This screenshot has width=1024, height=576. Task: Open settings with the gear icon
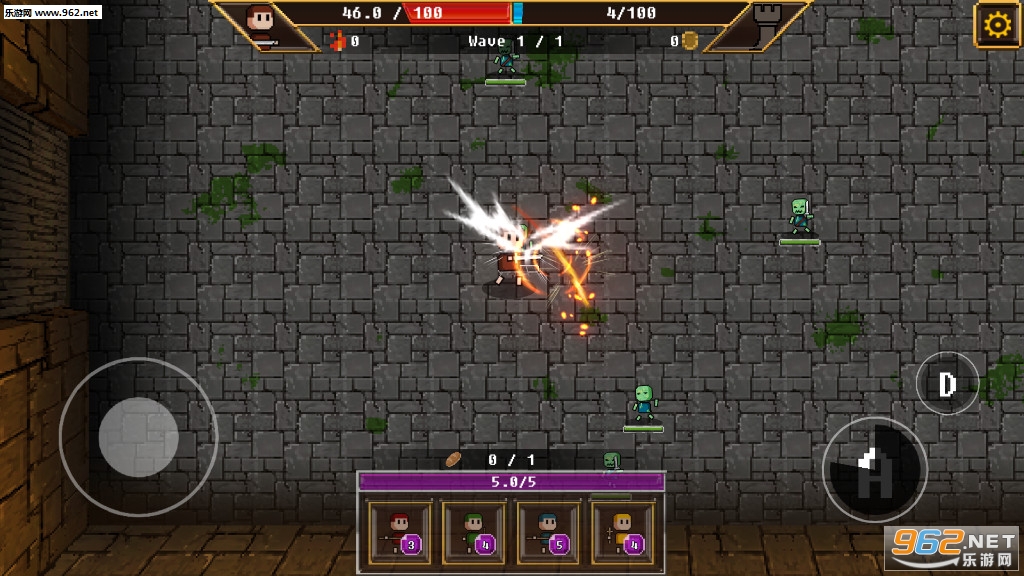[996, 25]
